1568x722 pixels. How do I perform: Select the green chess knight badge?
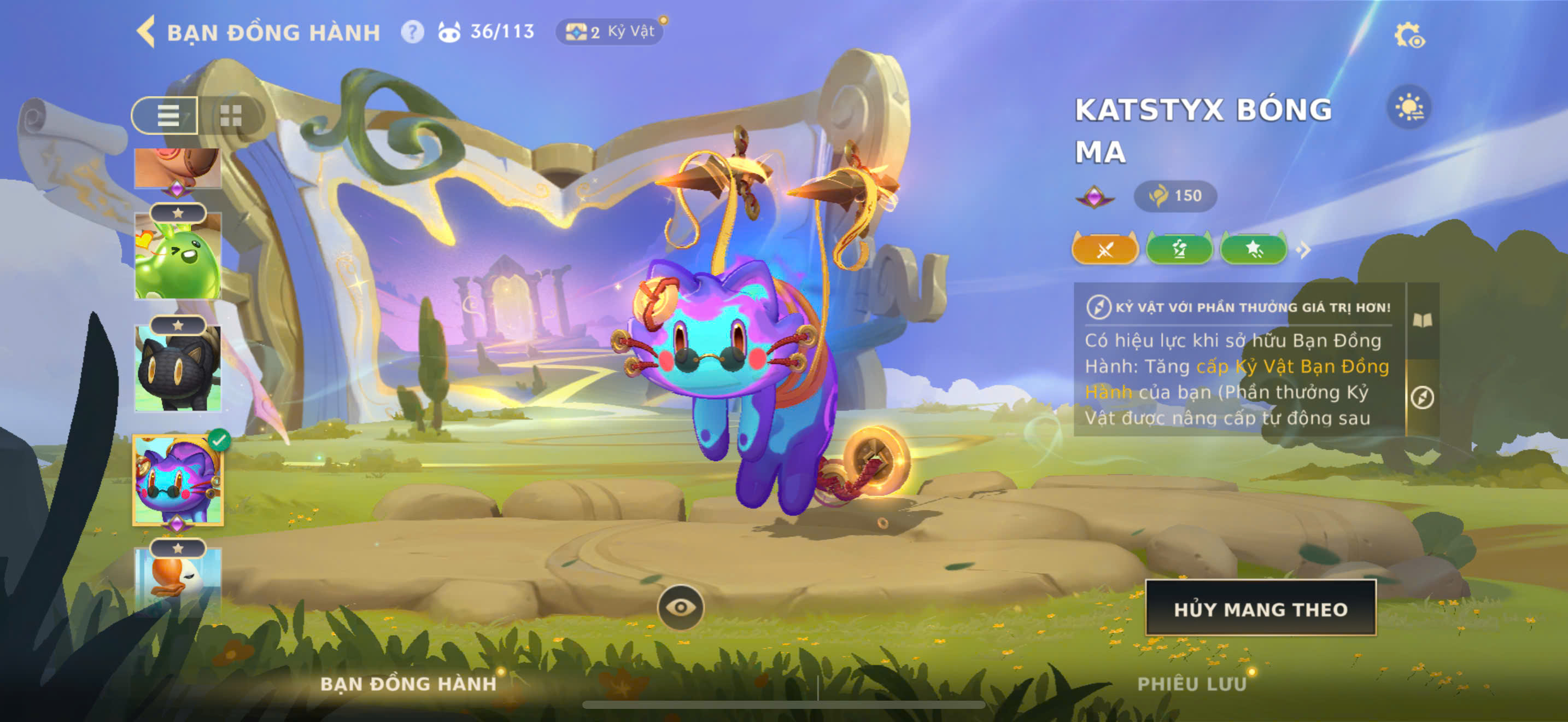[1179, 249]
